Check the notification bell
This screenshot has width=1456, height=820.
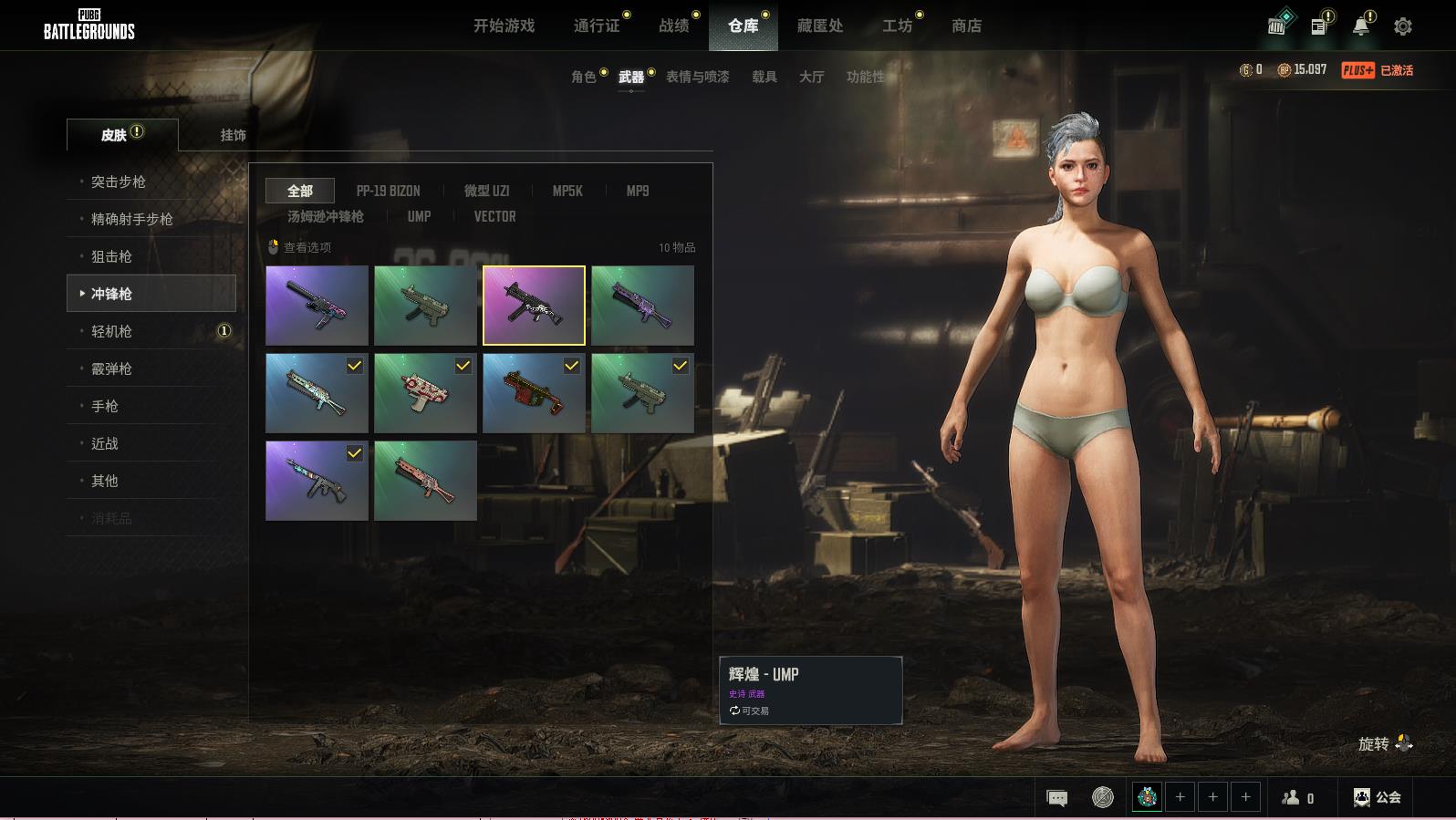click(1360, 26)
